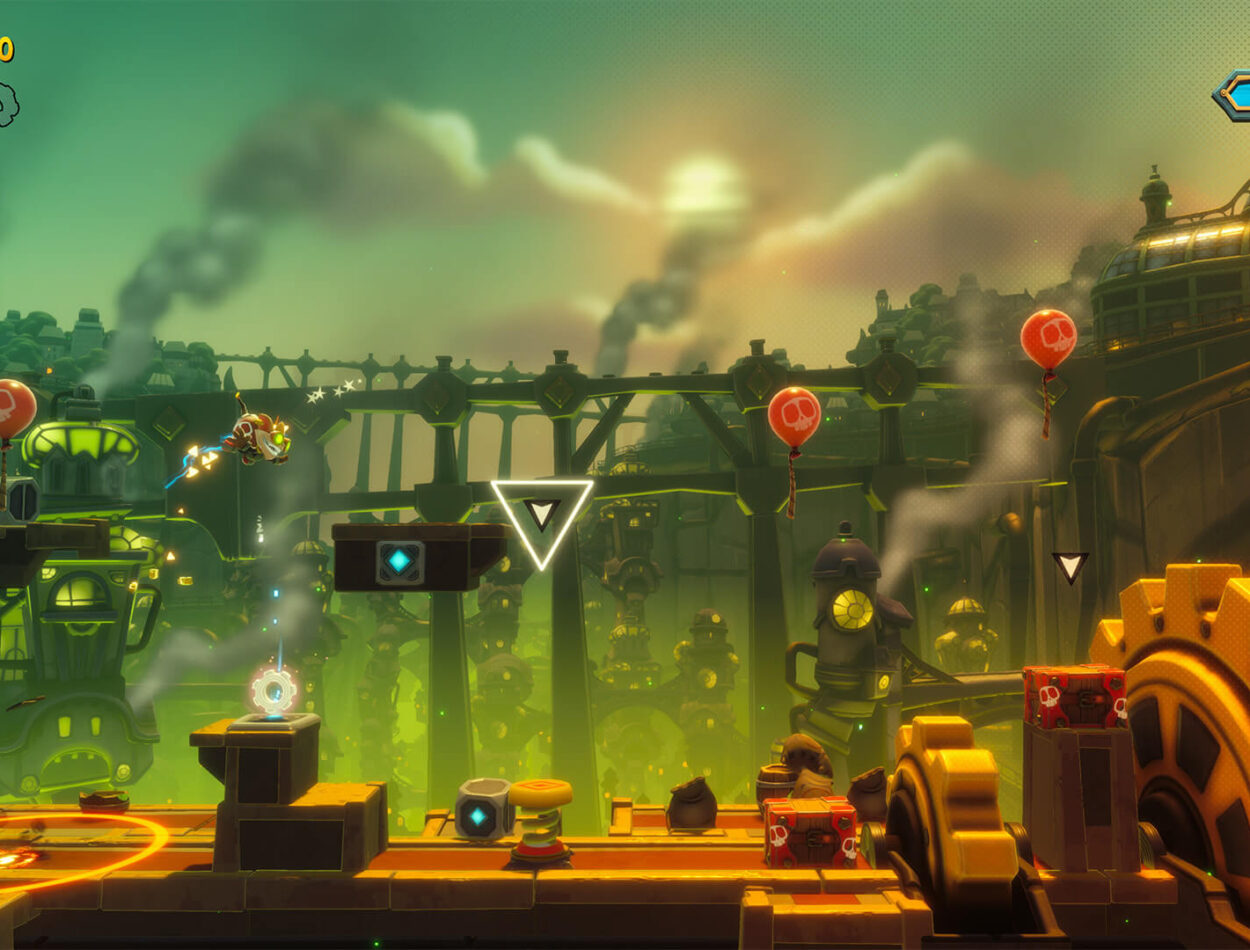Viewport: 1250px width, 950px height.
Task: Choose the small triangle target marker
Action: click(x=1069, y=567)
